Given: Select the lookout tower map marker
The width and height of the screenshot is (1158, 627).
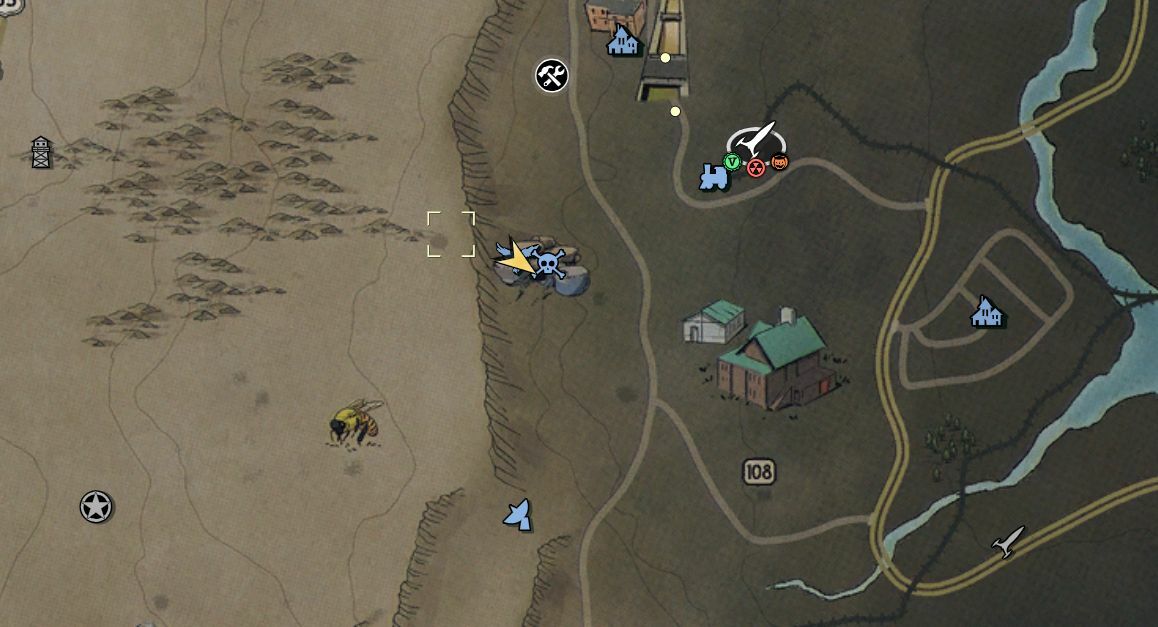Looking at the screenshot, I should (41, 152).
